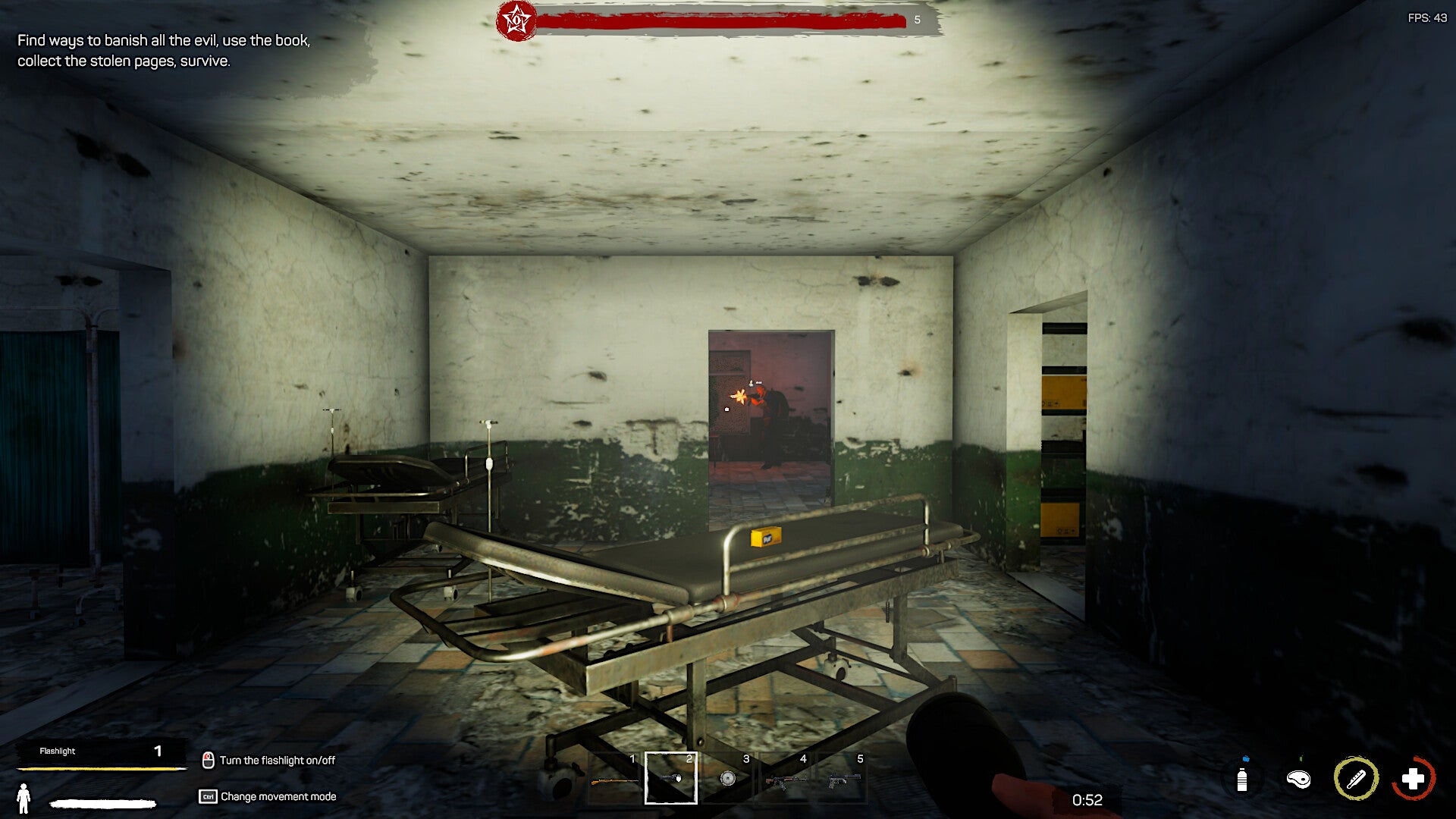The height and width of the screenshot is (819, 1456).
Task: Click the objective text about banishing evil
Action: (x=164, y=51)
